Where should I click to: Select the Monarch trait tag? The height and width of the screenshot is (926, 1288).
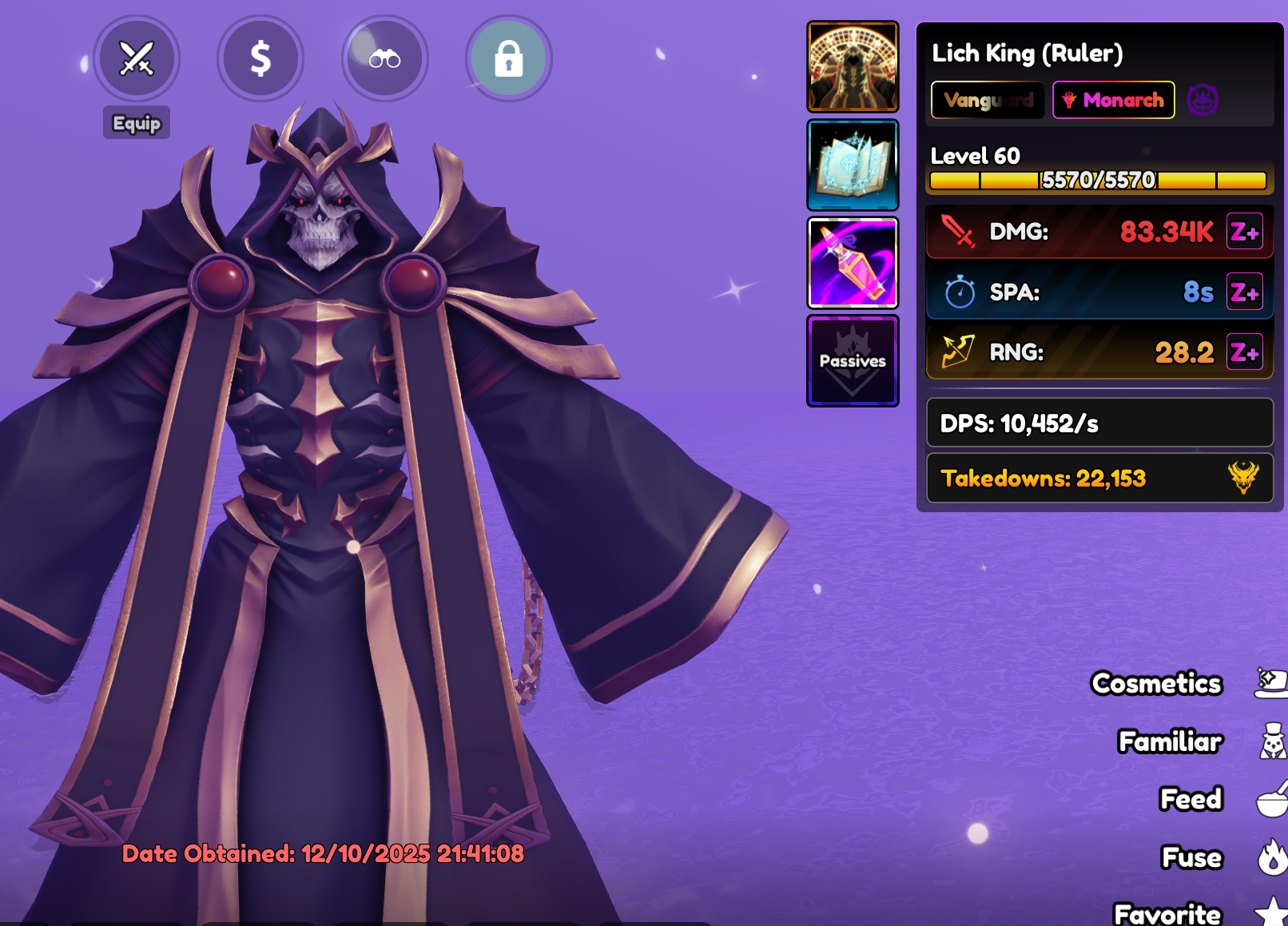(1114, 100)
